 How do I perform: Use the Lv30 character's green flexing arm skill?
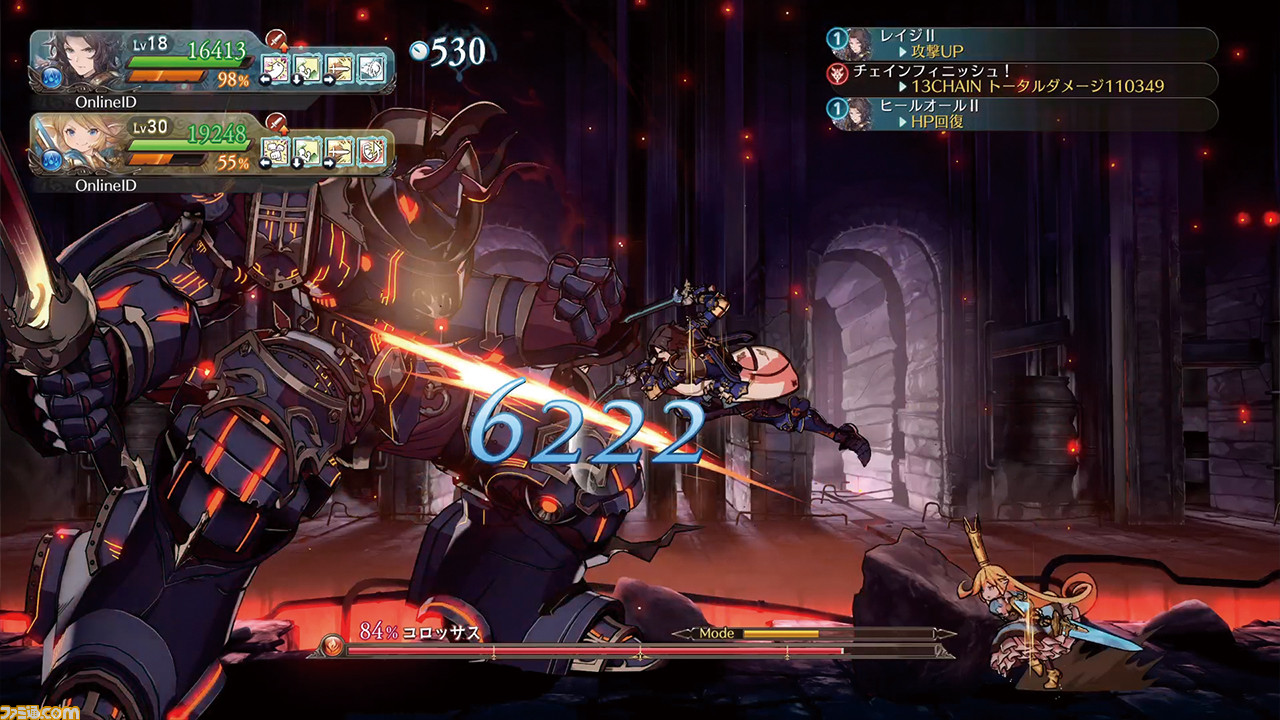[308, 151]
